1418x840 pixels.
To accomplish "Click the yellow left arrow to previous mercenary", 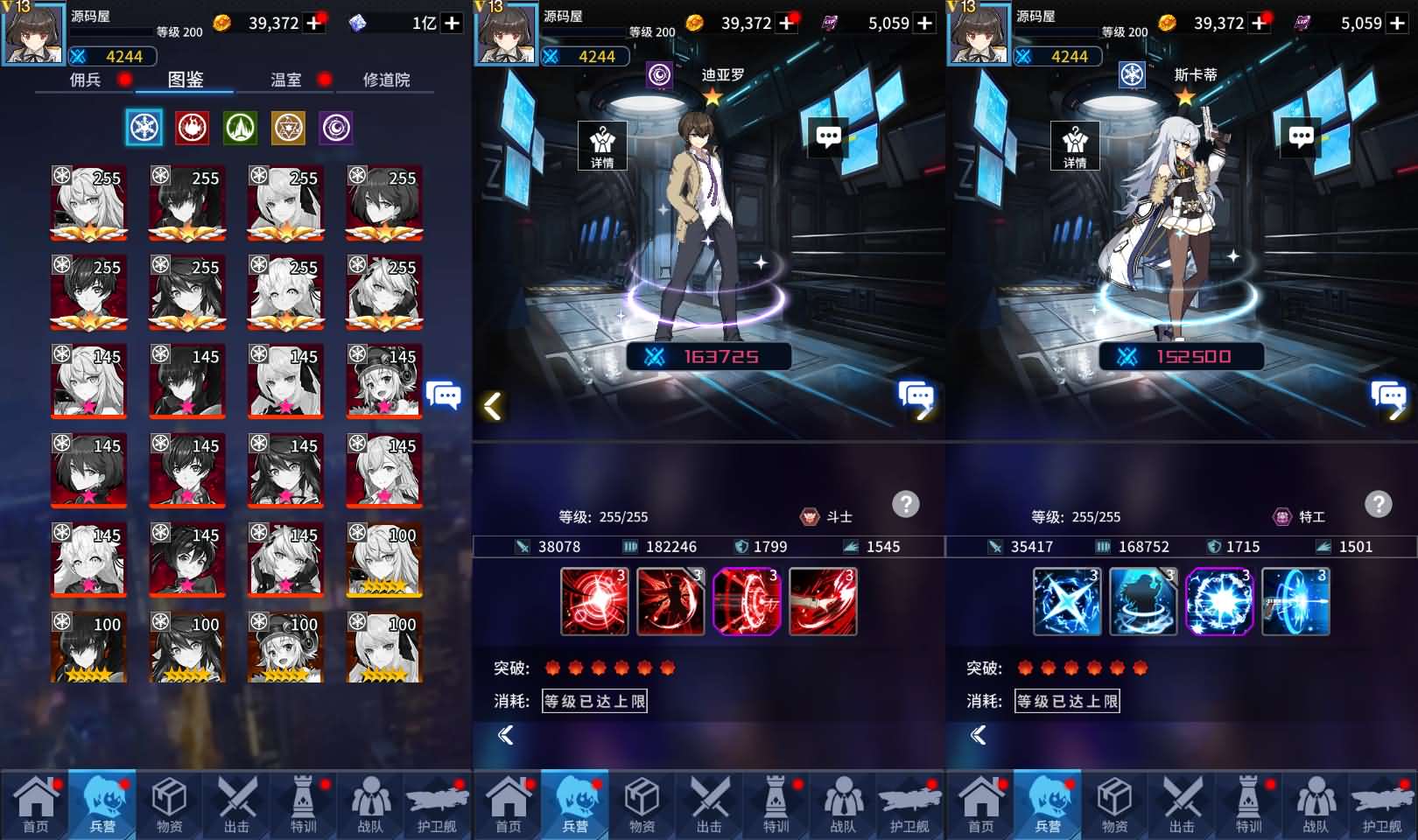I will click(x=493, y=405).
